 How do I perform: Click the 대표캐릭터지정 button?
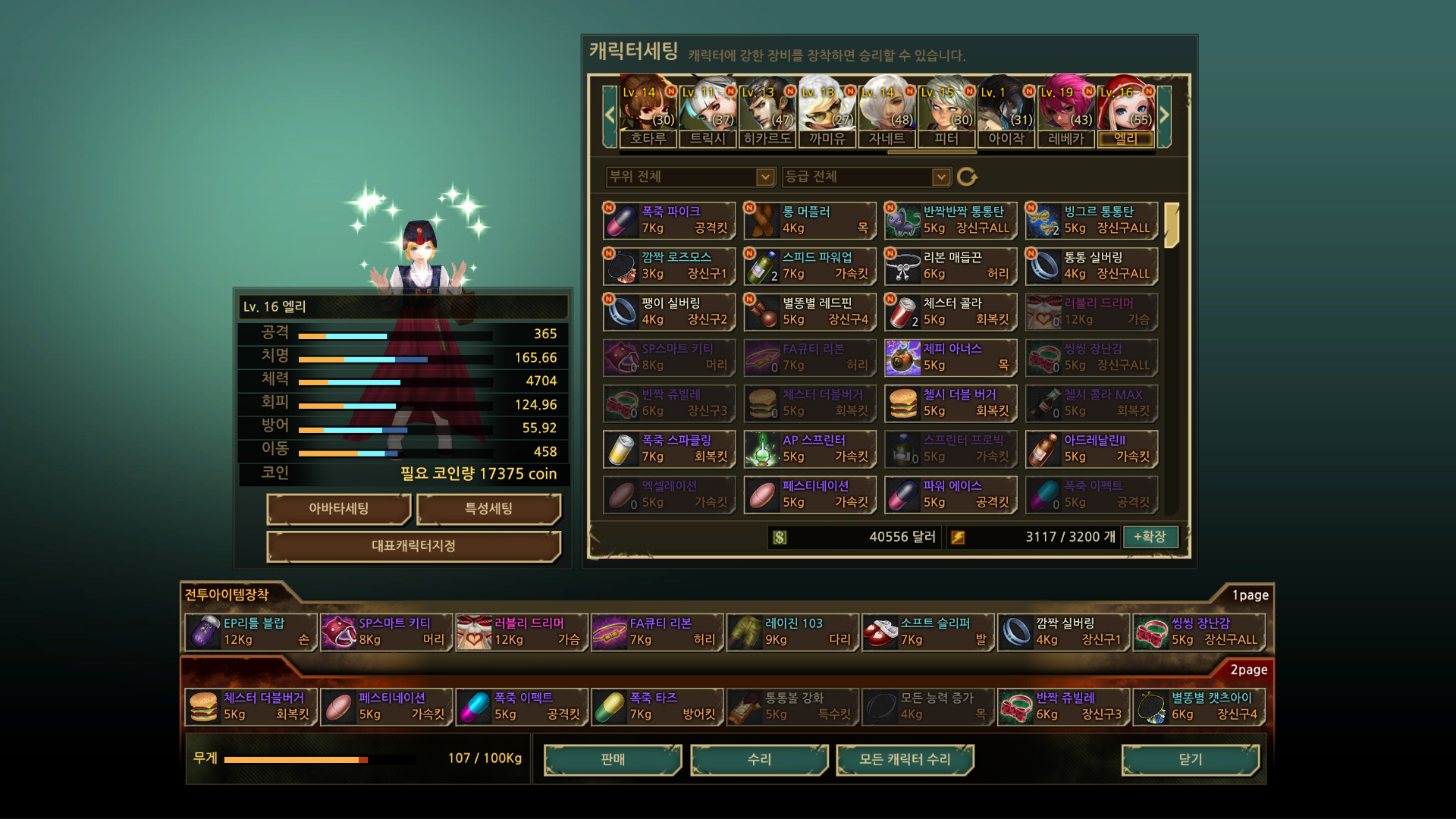click(413, 546)
